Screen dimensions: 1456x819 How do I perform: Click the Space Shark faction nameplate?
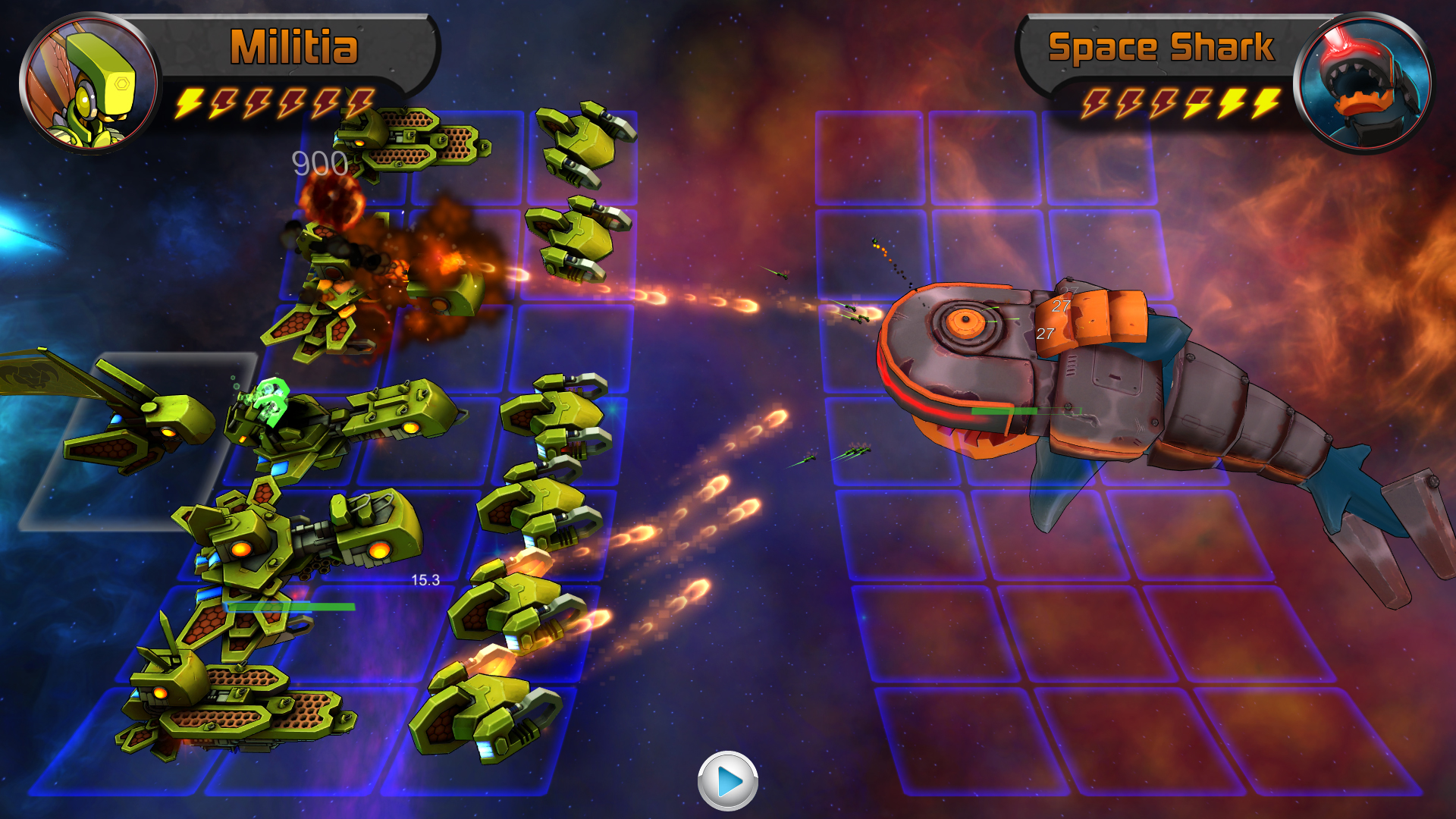tap(1160, 47)
